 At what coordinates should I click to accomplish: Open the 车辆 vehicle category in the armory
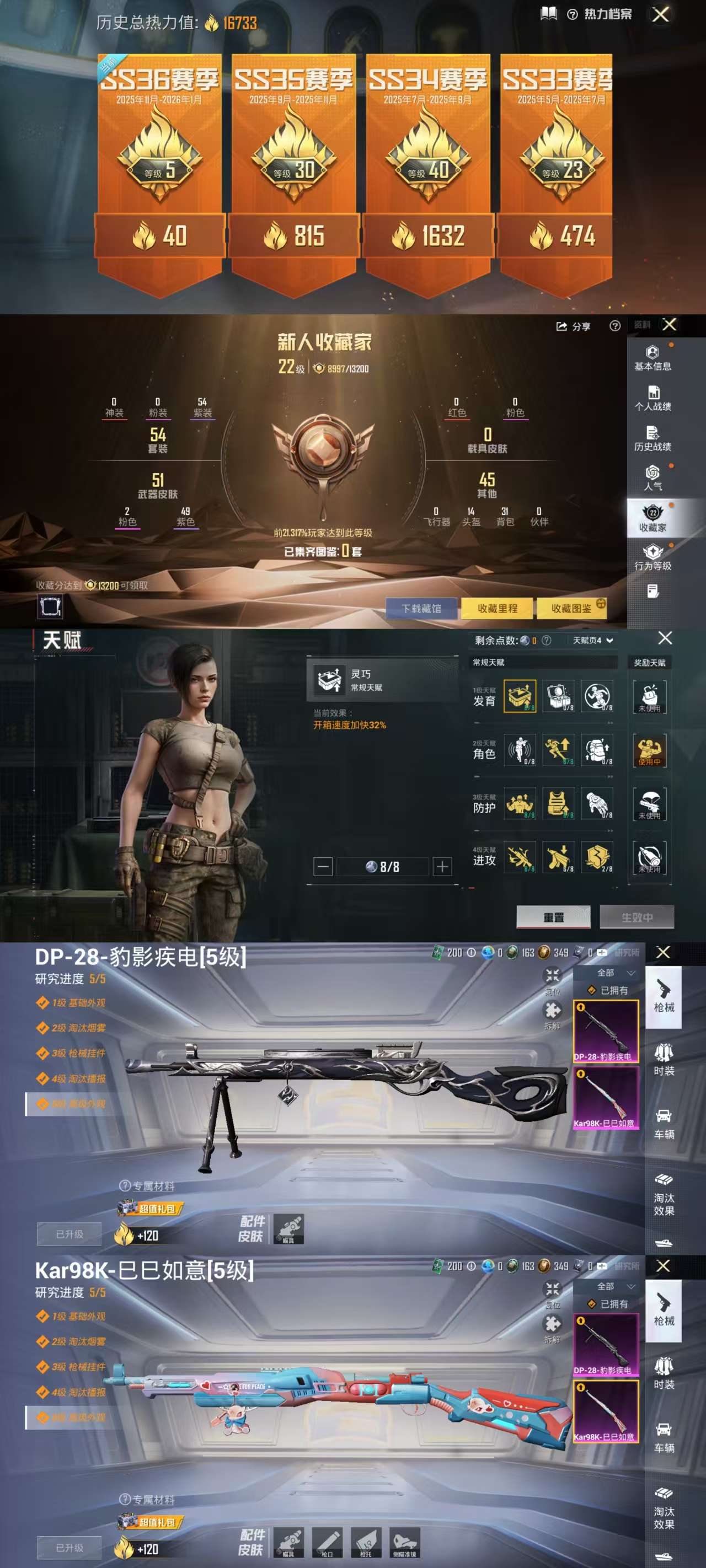pos(665,1123)
